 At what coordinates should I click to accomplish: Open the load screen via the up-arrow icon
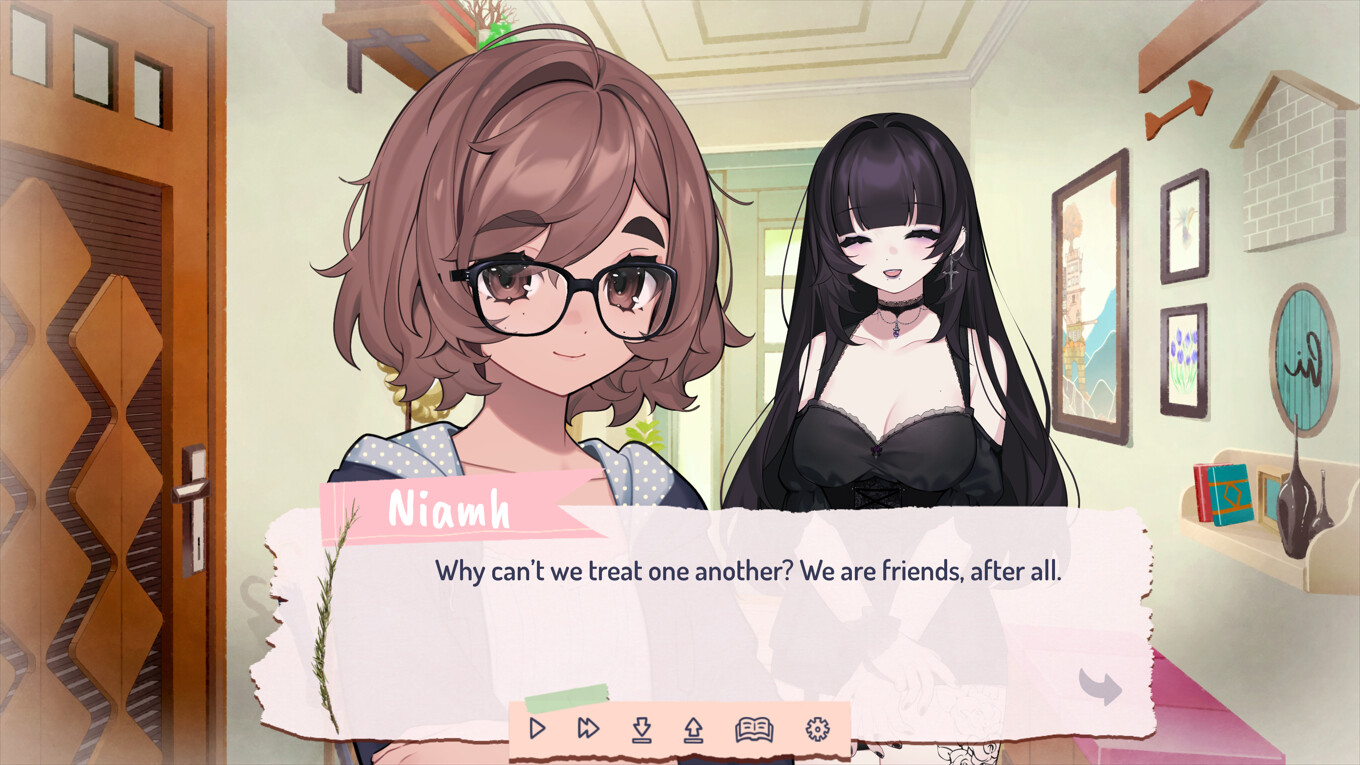(692, 730)
